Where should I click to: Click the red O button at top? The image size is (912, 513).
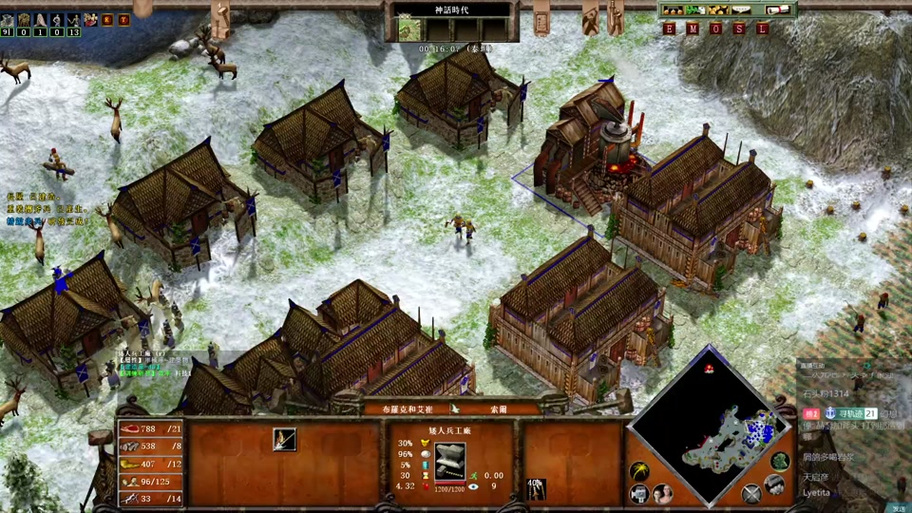pyautogui.click(x=715, y=29)
